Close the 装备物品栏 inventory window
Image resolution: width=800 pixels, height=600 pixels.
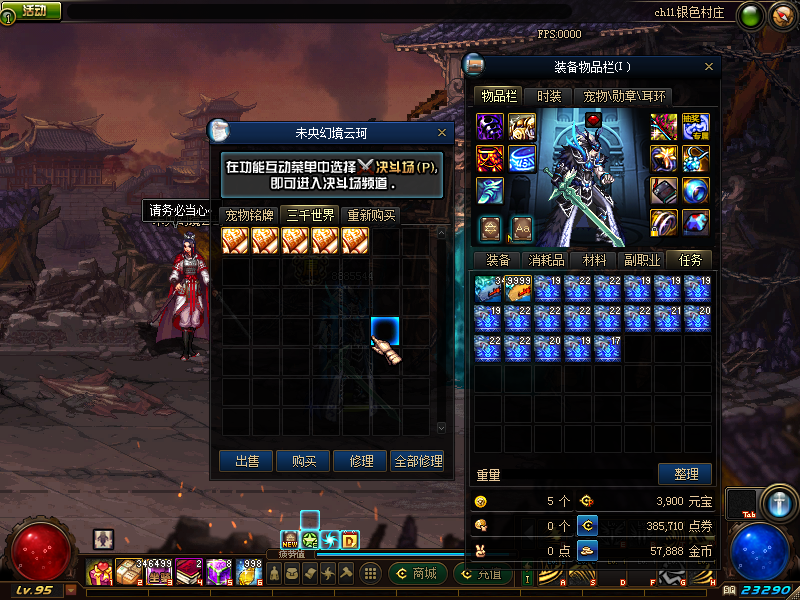[x=710, y=68]
